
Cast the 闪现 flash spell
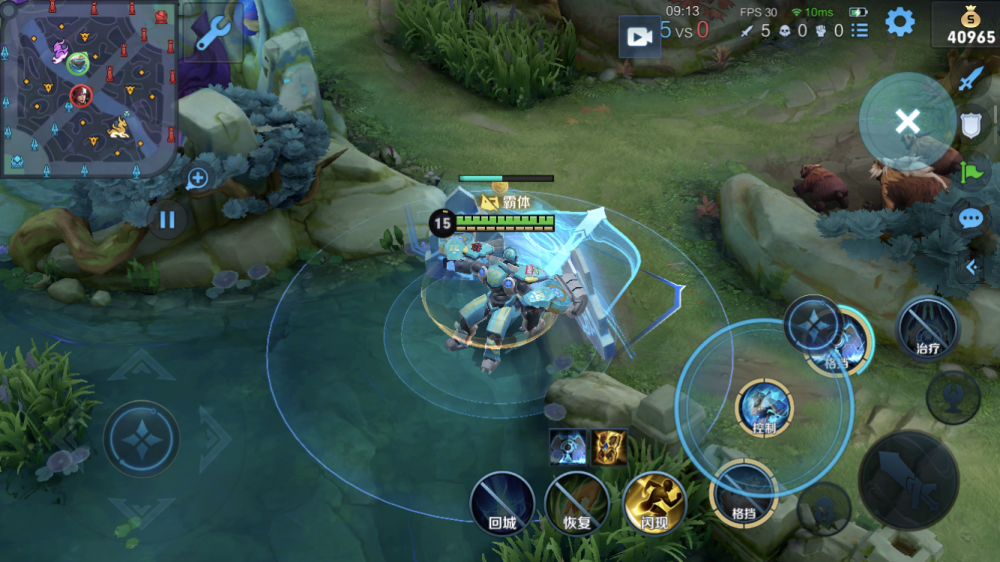coord(654,503)
